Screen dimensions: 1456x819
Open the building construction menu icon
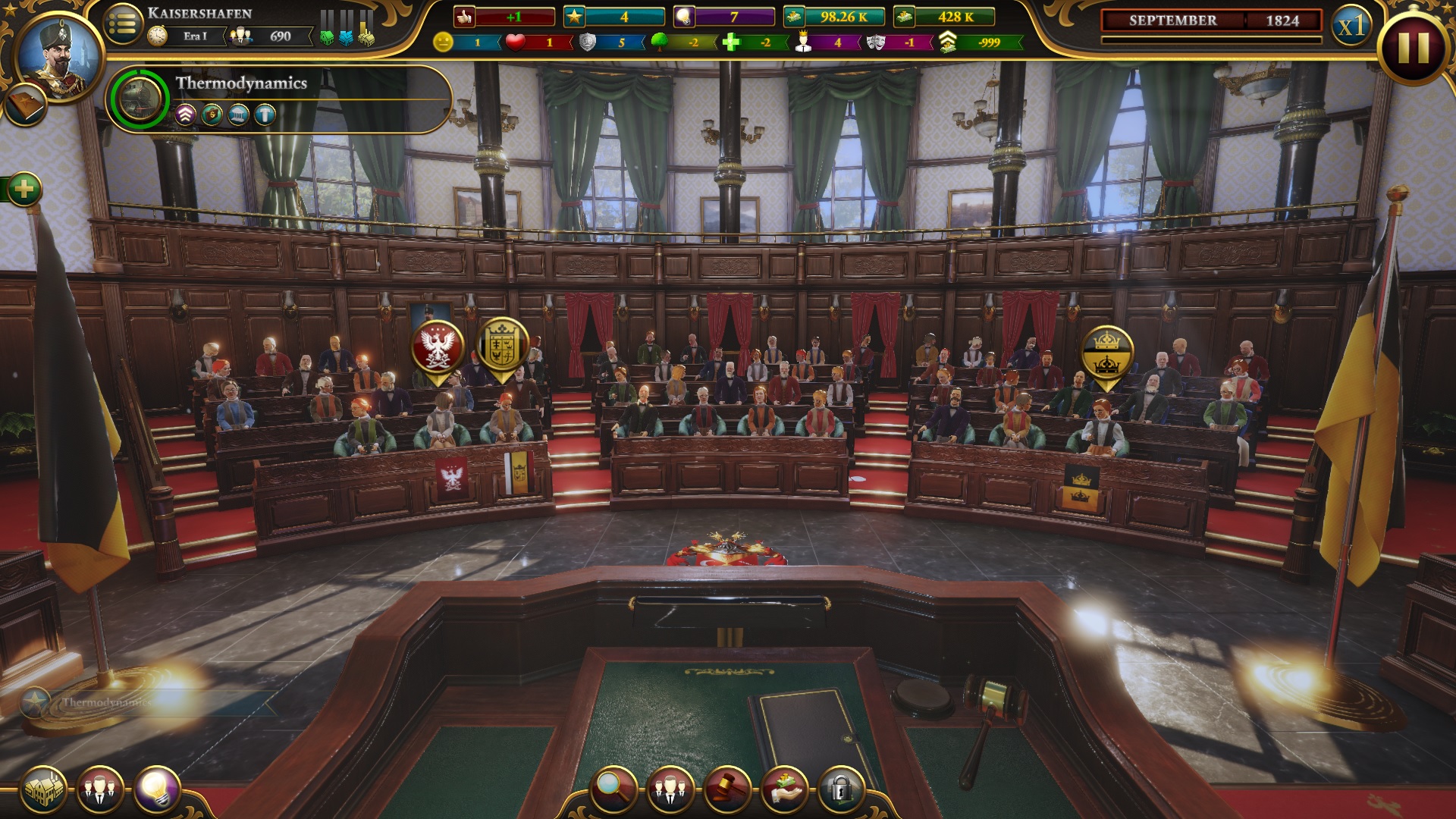43,789
